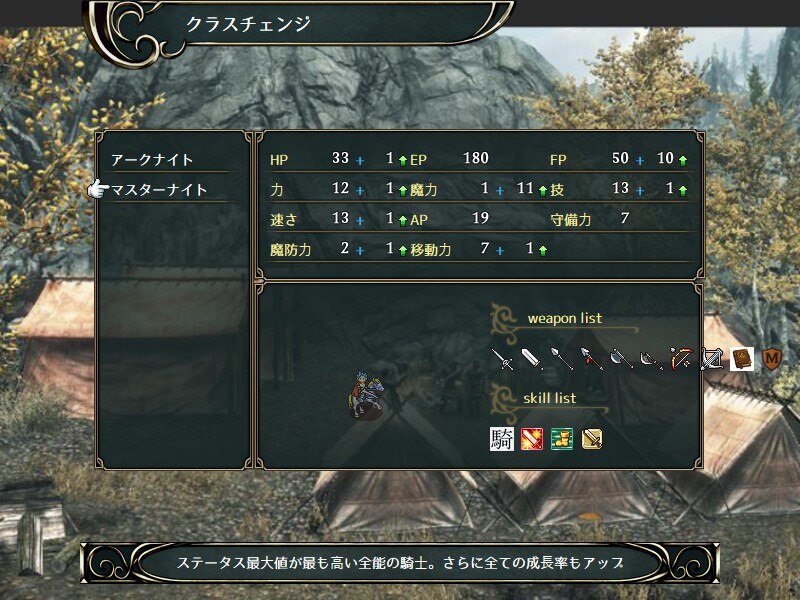Click the orange bow weapon icon
This screenshot has height=600, width=800.
coord(682,359)
